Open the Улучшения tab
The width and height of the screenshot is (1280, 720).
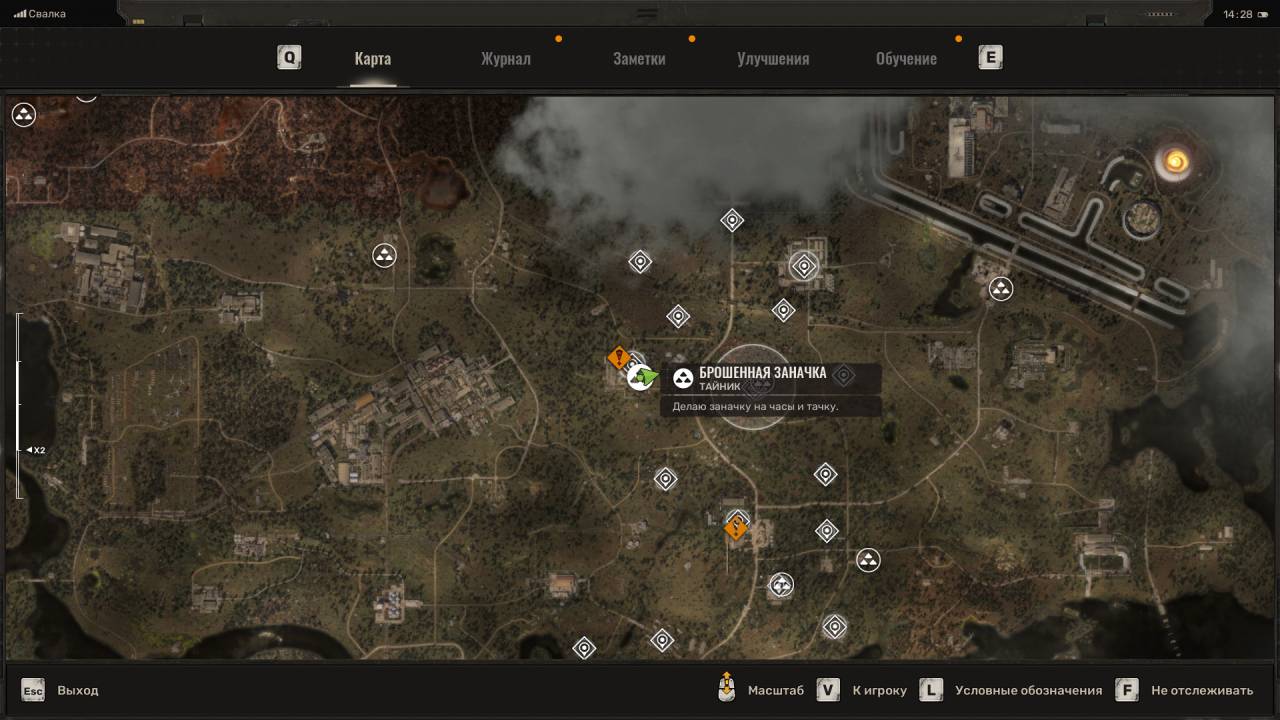[x=773, y=58]
